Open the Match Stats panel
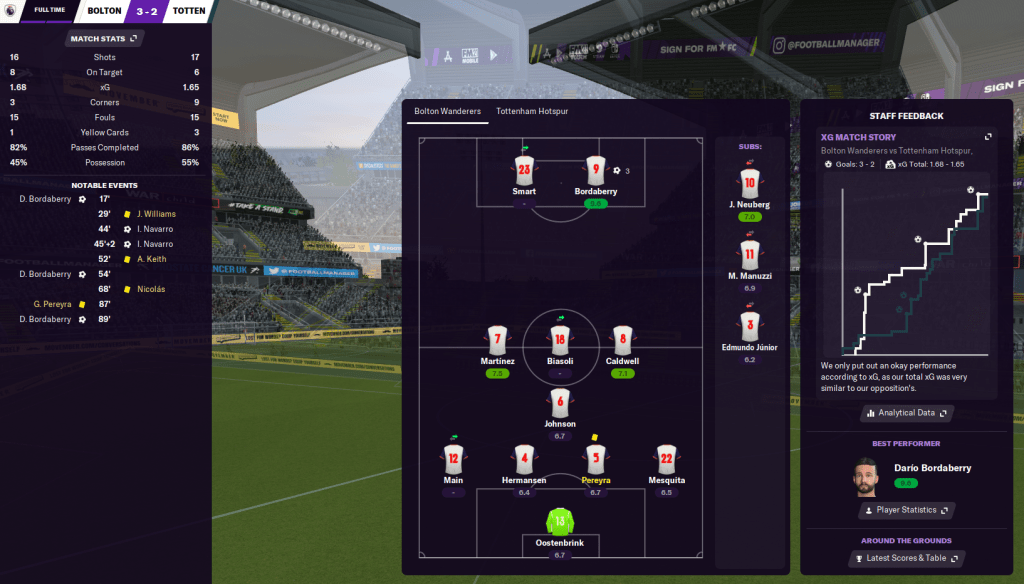This screenshot has height=584, width=1024. (x=105, y=39)
